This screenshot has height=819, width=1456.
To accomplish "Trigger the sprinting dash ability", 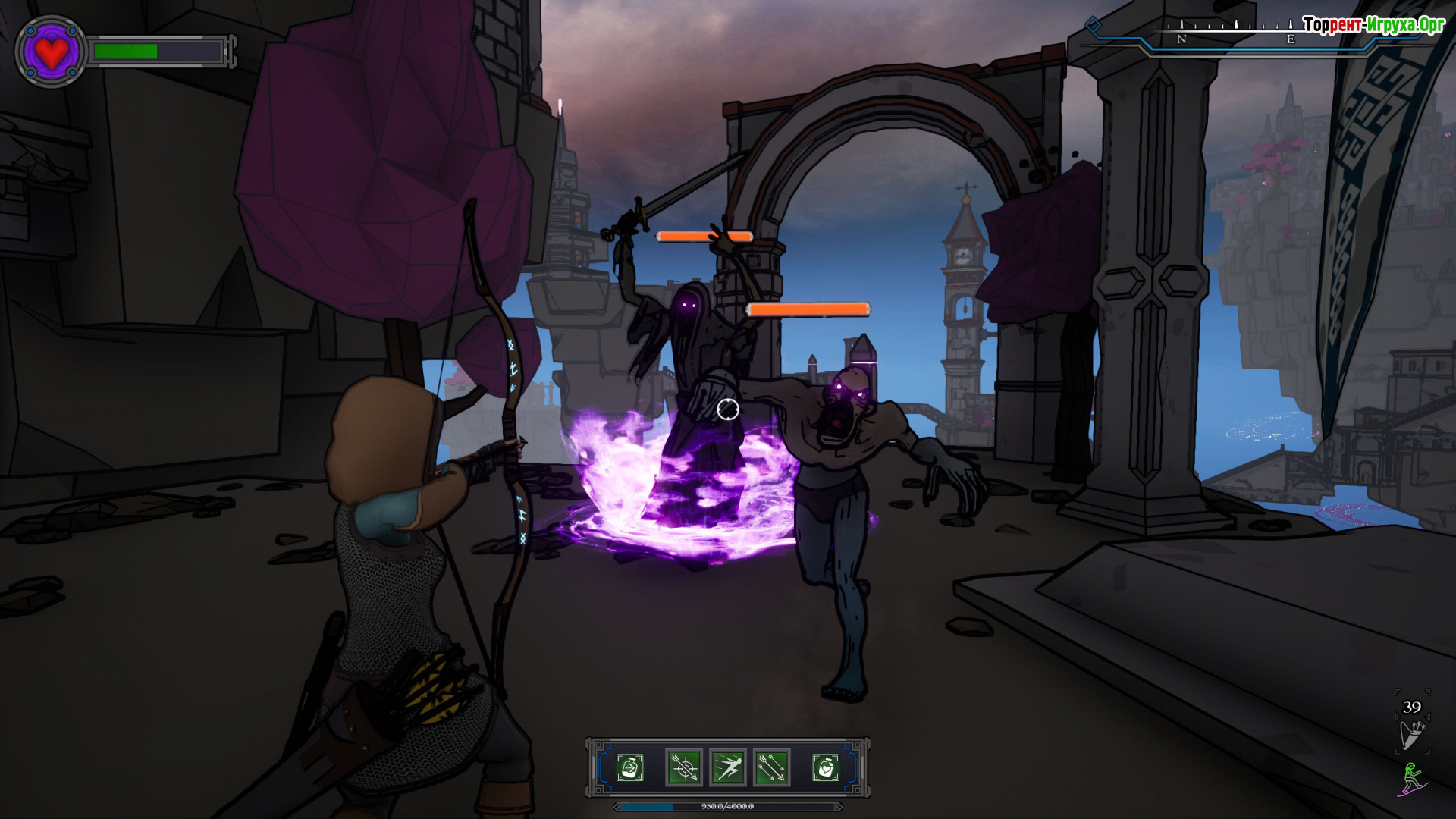I will [728, 767].
